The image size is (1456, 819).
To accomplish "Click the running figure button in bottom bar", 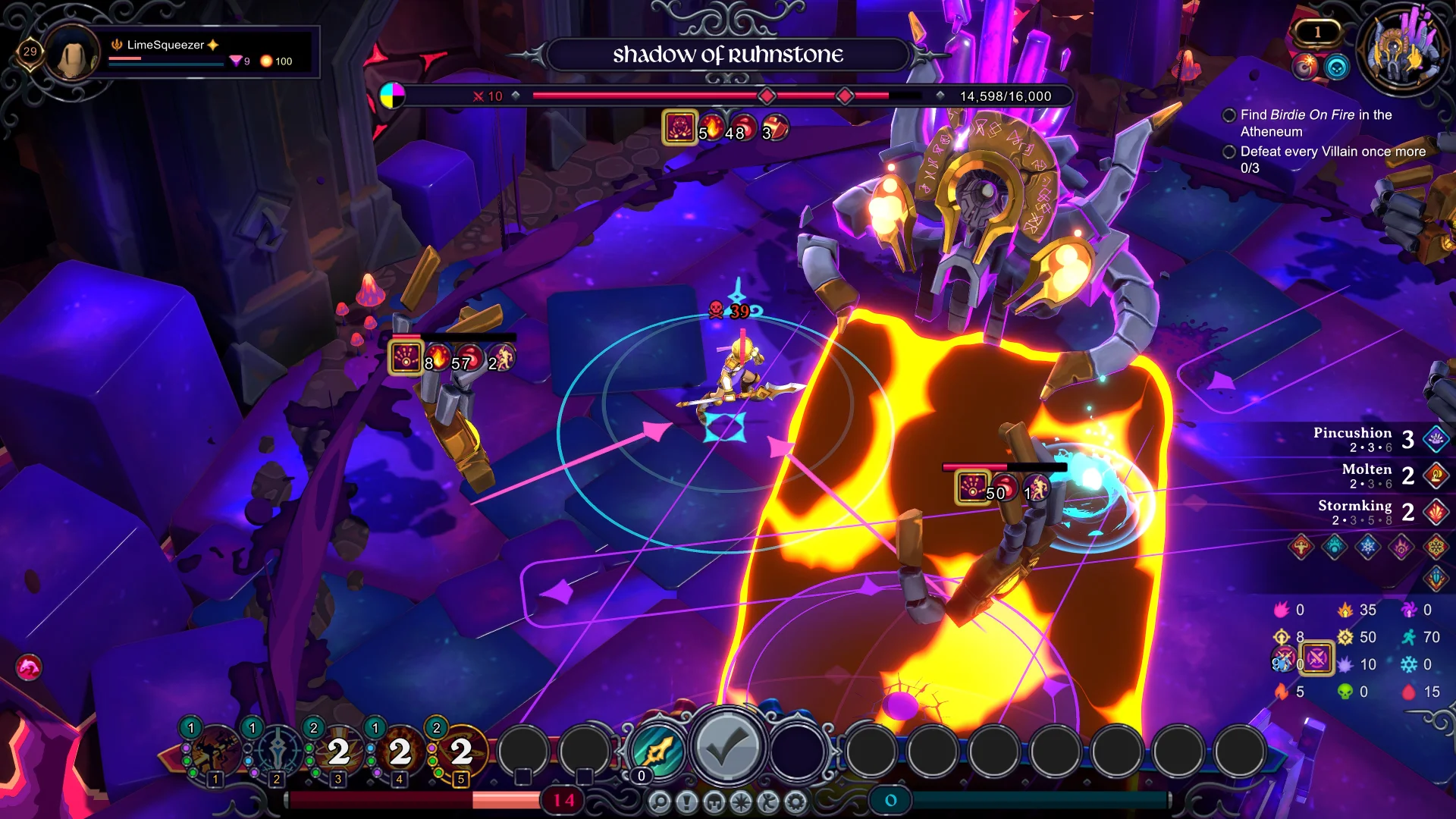I will [768, 802].
